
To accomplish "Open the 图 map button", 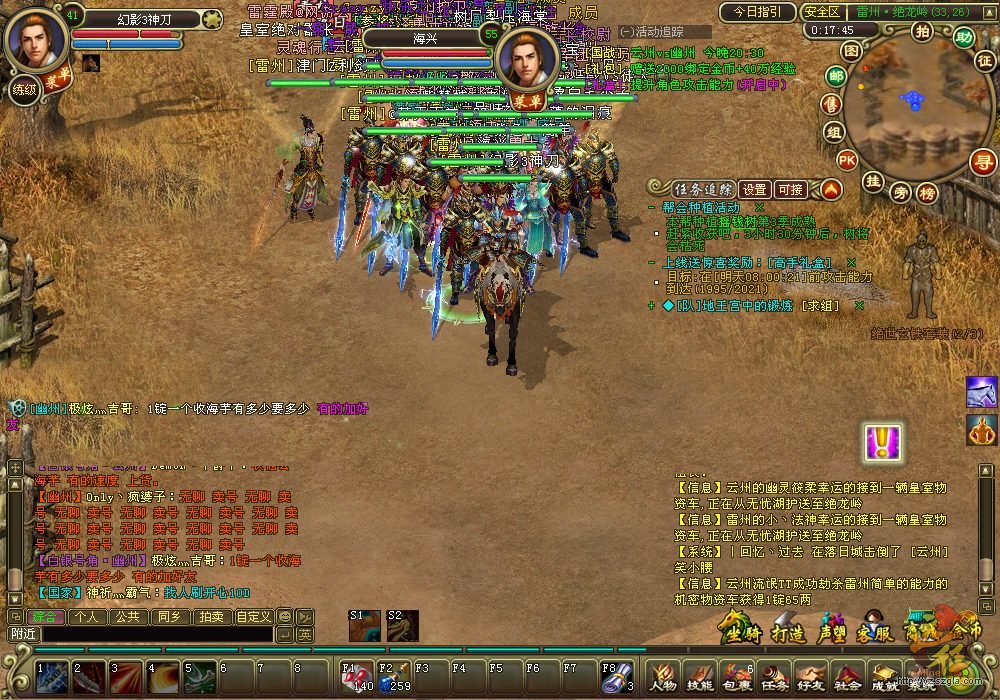I will tap(851, 50).
